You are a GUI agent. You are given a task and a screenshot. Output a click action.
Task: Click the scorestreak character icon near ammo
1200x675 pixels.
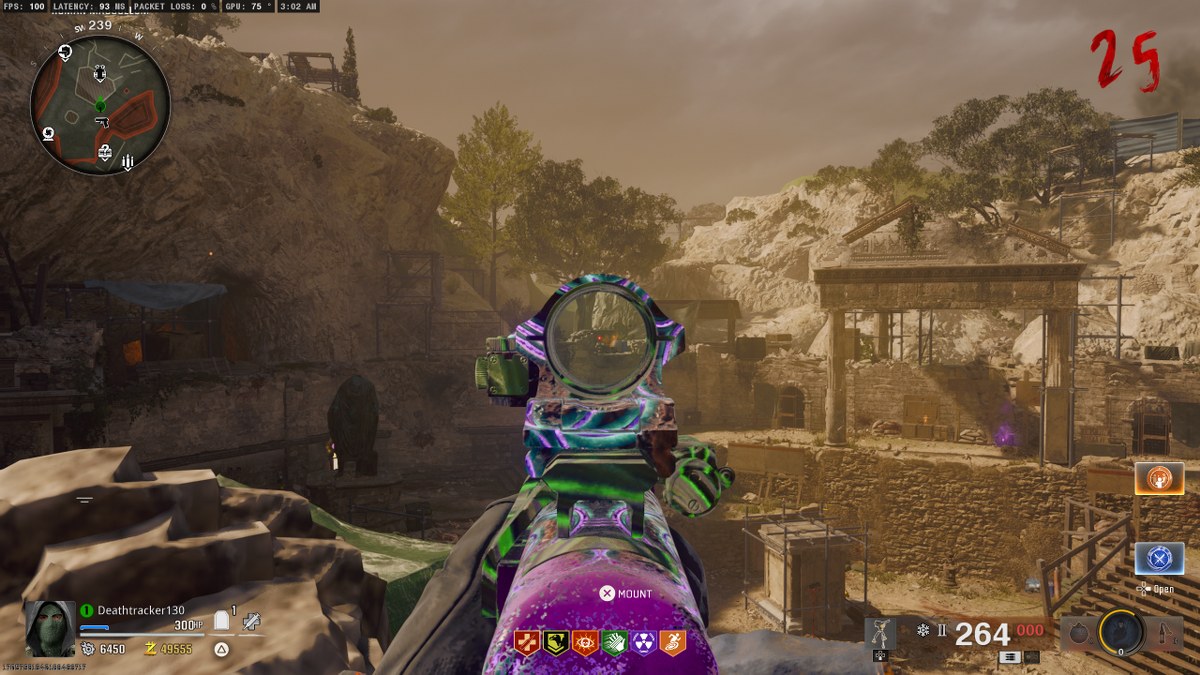[x=881, y=634]
